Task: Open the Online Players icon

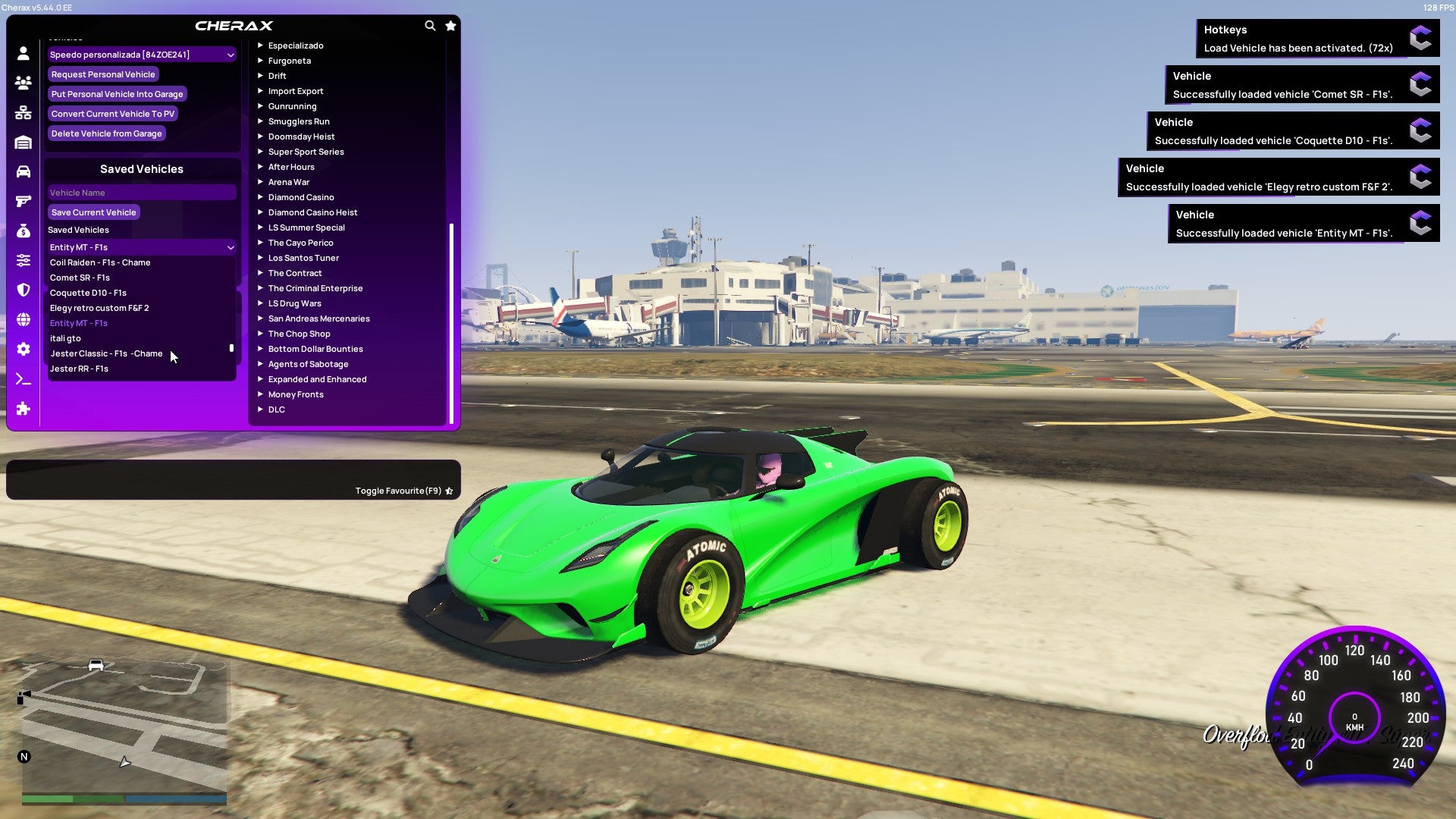Action: click(22, 83)
